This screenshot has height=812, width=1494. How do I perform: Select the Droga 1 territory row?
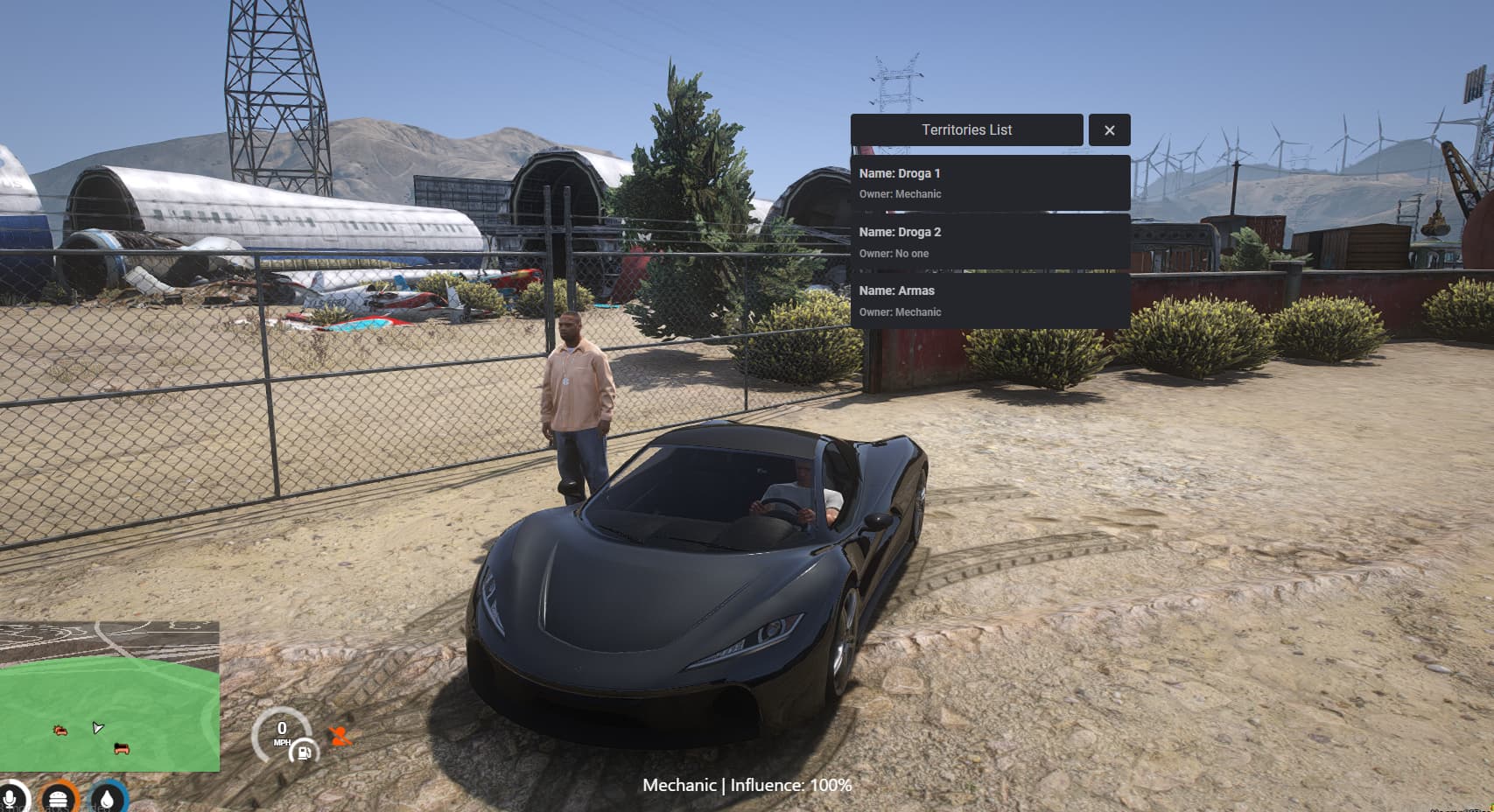coord(990,183)
